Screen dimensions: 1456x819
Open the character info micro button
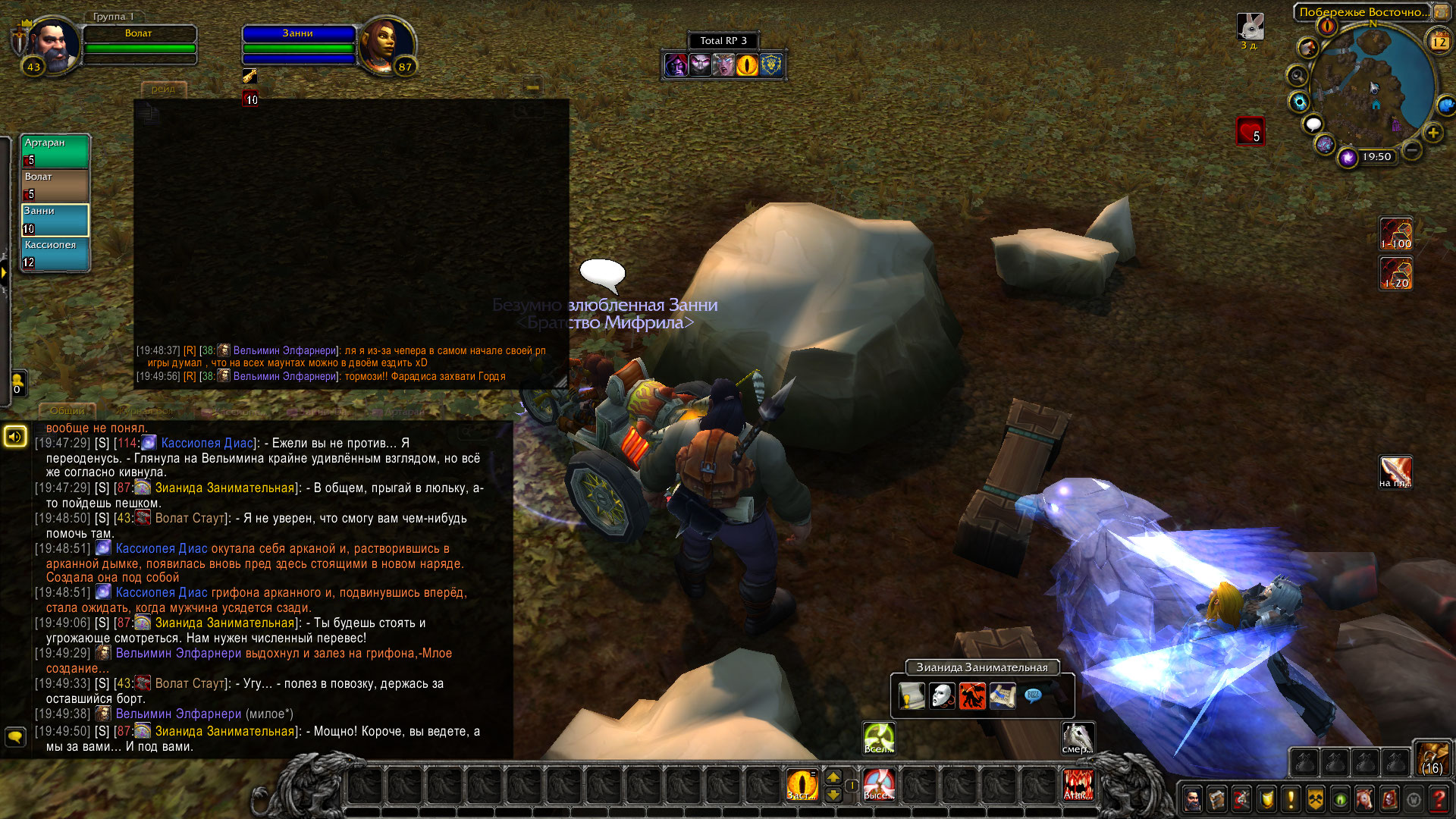[1193, 799]
